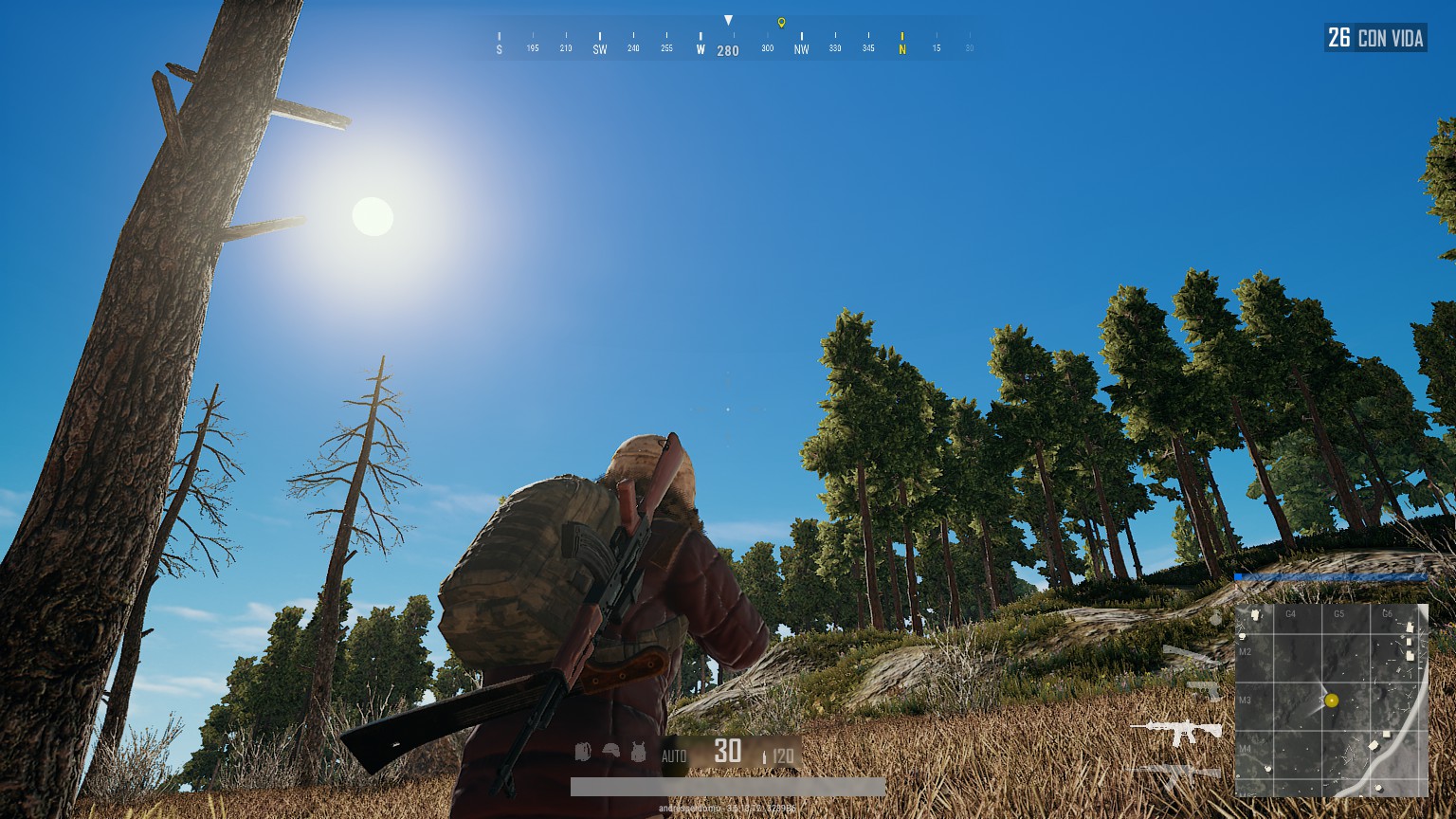
Task: Click the helmet icon near ammo counter
Action: pyautogui.click(x=610, y=751)
